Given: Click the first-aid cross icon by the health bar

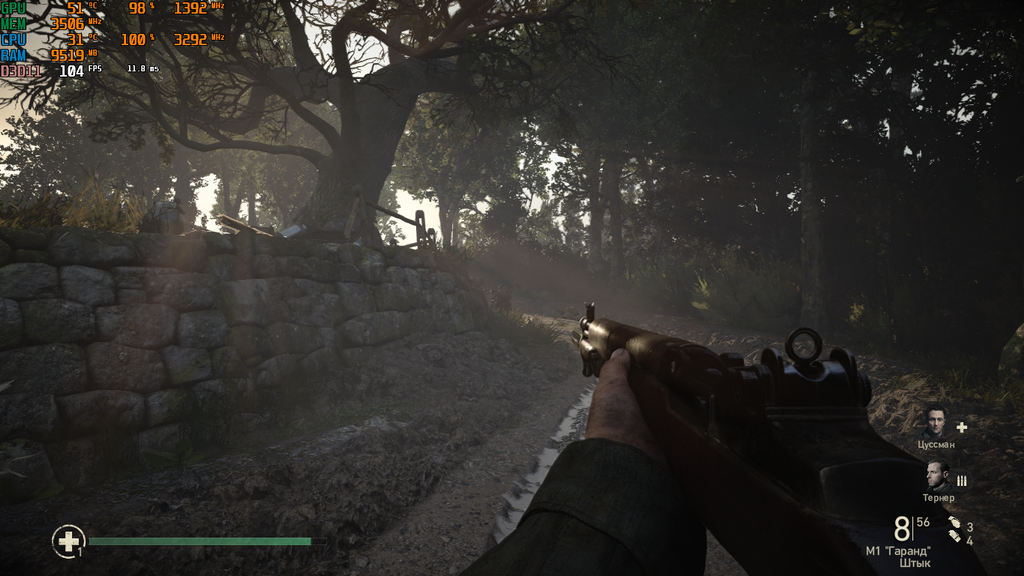Looking at the screenshot, I should click(68, 542).
